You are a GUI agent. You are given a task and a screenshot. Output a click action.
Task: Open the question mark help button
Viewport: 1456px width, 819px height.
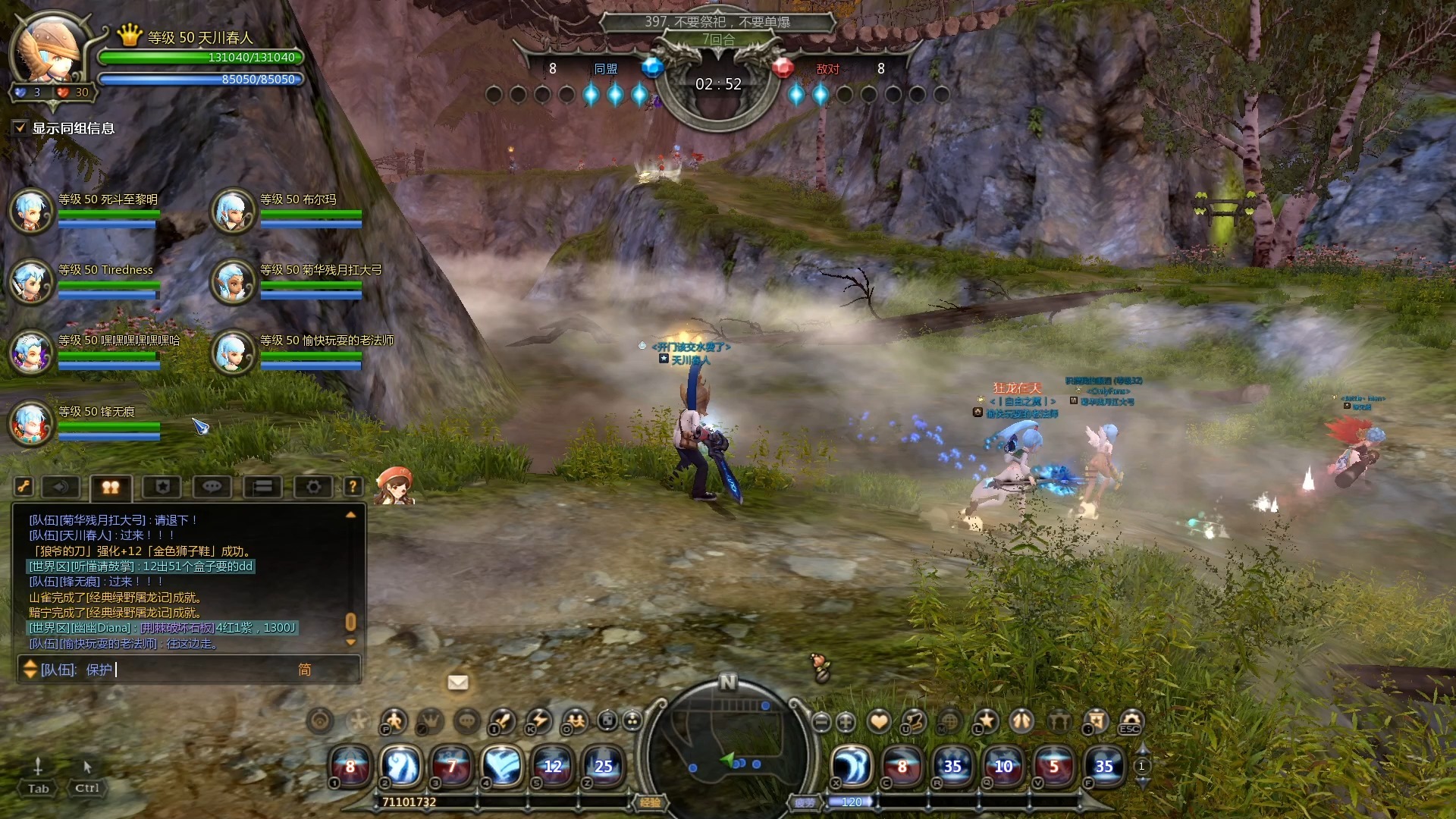[x=353, y=487]
